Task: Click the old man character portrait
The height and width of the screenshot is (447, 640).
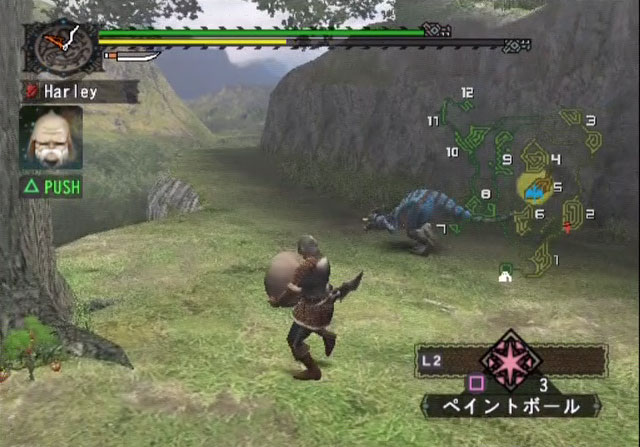Action: 50,136
